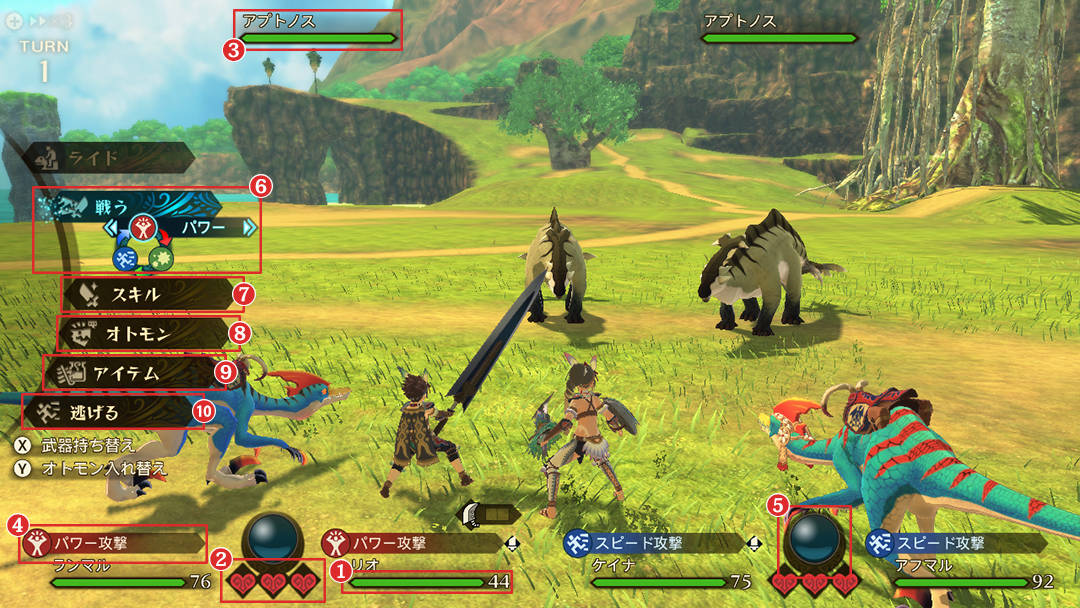Select 逃げる to flee battle

108,411
